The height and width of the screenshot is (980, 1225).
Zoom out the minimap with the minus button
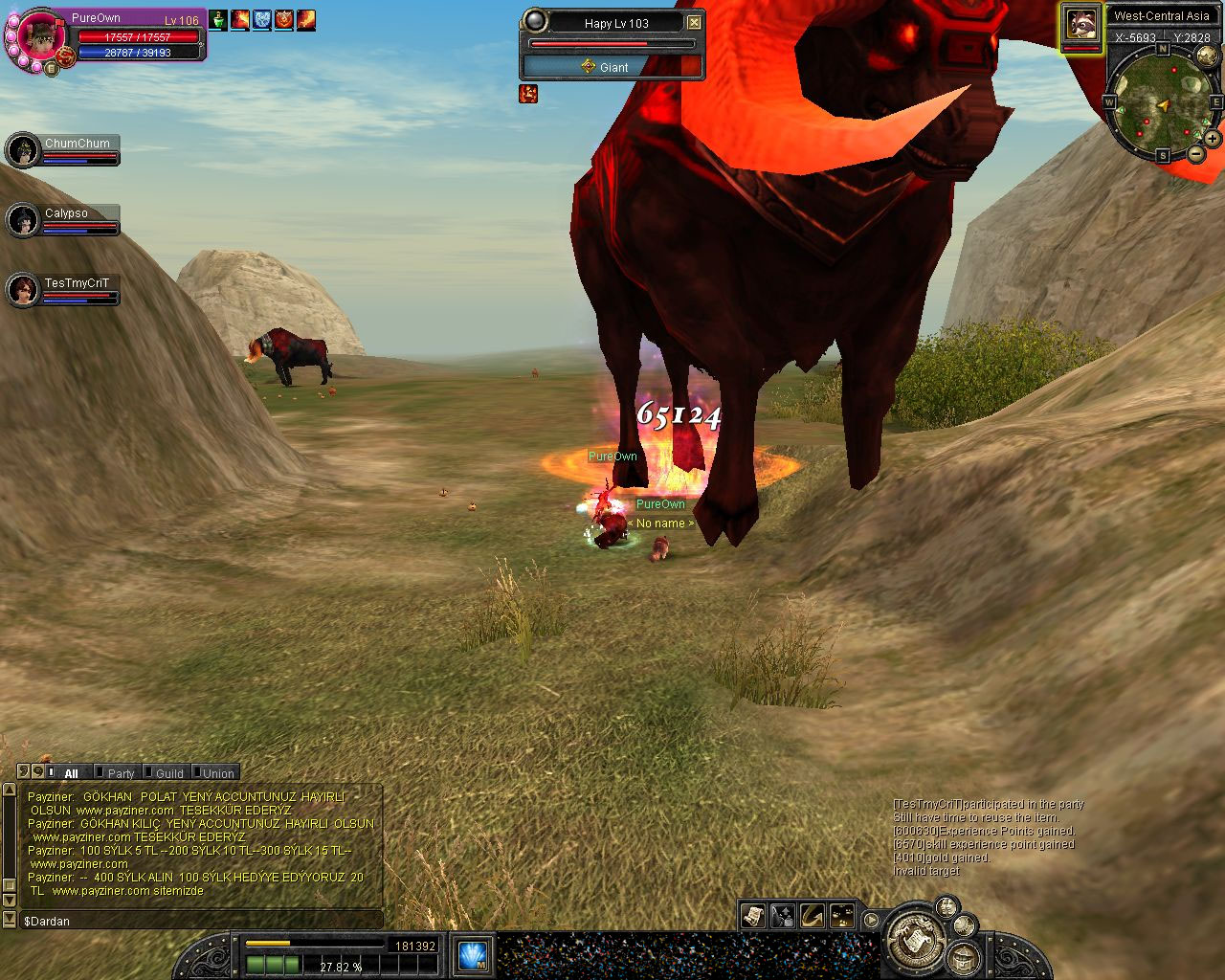click(1195, 154)
